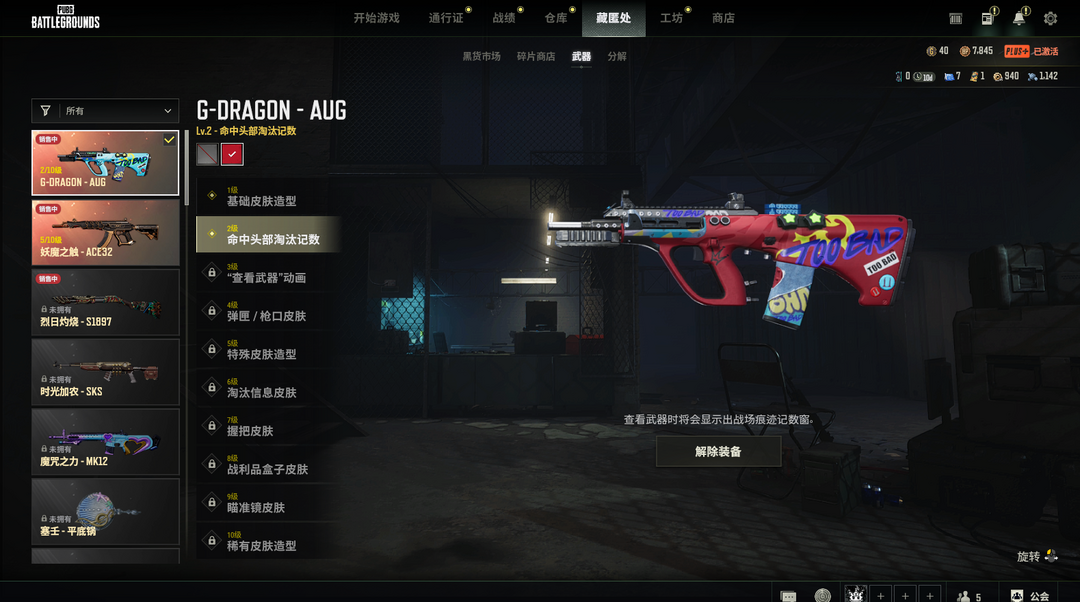Image resolution: width=1080 pixels, height=602 pixels.
Task: Open the 战绩 tab
Action: 504,18
